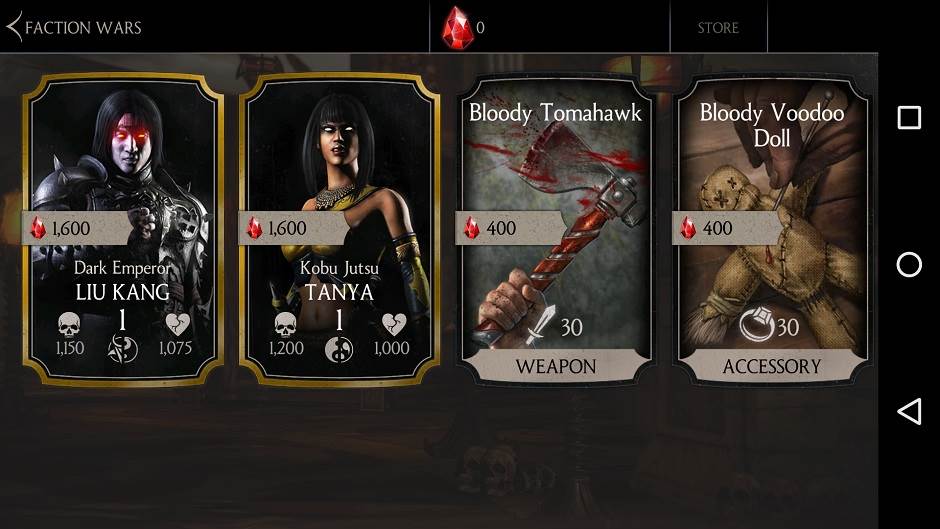Pick the Bloody Voodoo Doll accessory card

771,228
